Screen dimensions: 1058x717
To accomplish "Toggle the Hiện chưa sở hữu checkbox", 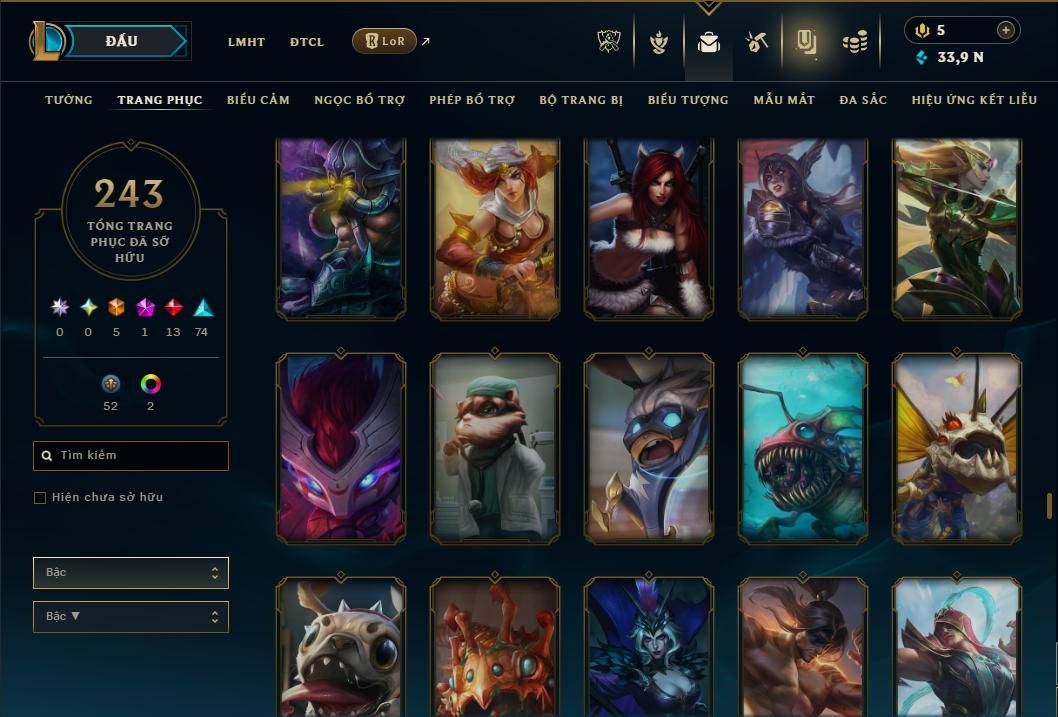I will tap(40, 498).
